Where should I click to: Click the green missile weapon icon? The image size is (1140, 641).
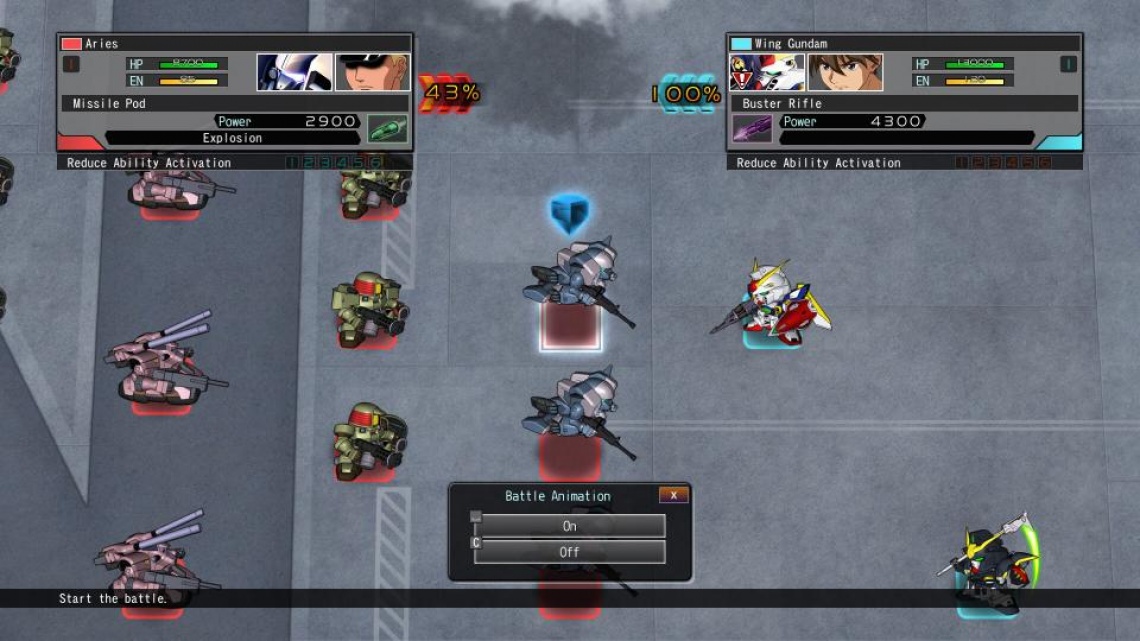coord(387,129)
